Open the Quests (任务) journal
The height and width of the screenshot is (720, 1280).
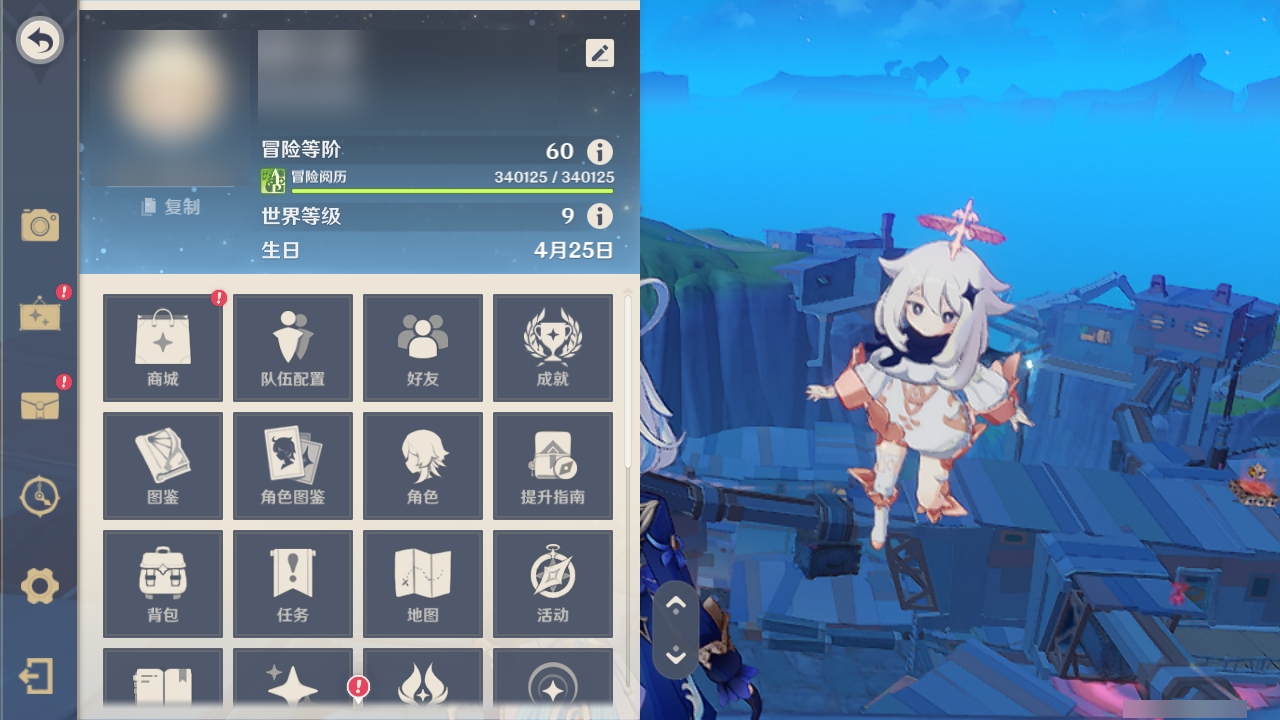pos(292,583)
